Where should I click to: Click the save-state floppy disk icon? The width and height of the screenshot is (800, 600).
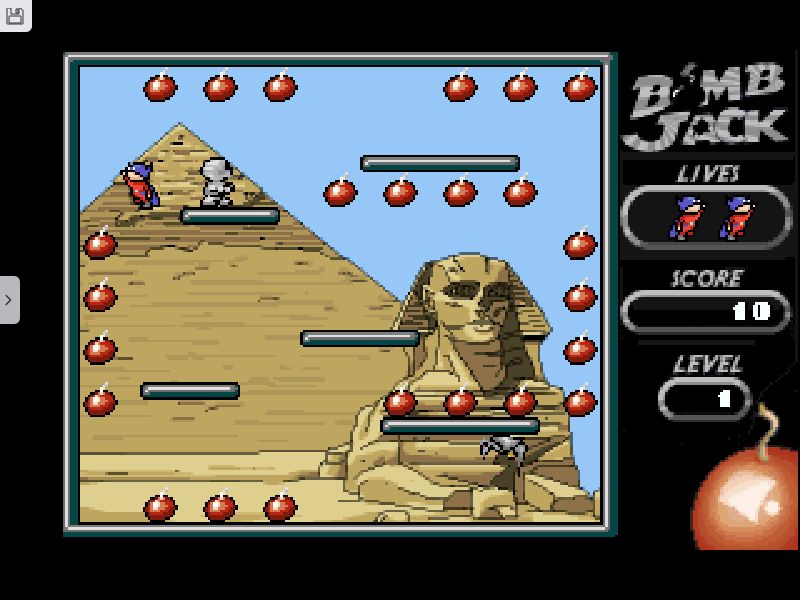tap(14, 13)
